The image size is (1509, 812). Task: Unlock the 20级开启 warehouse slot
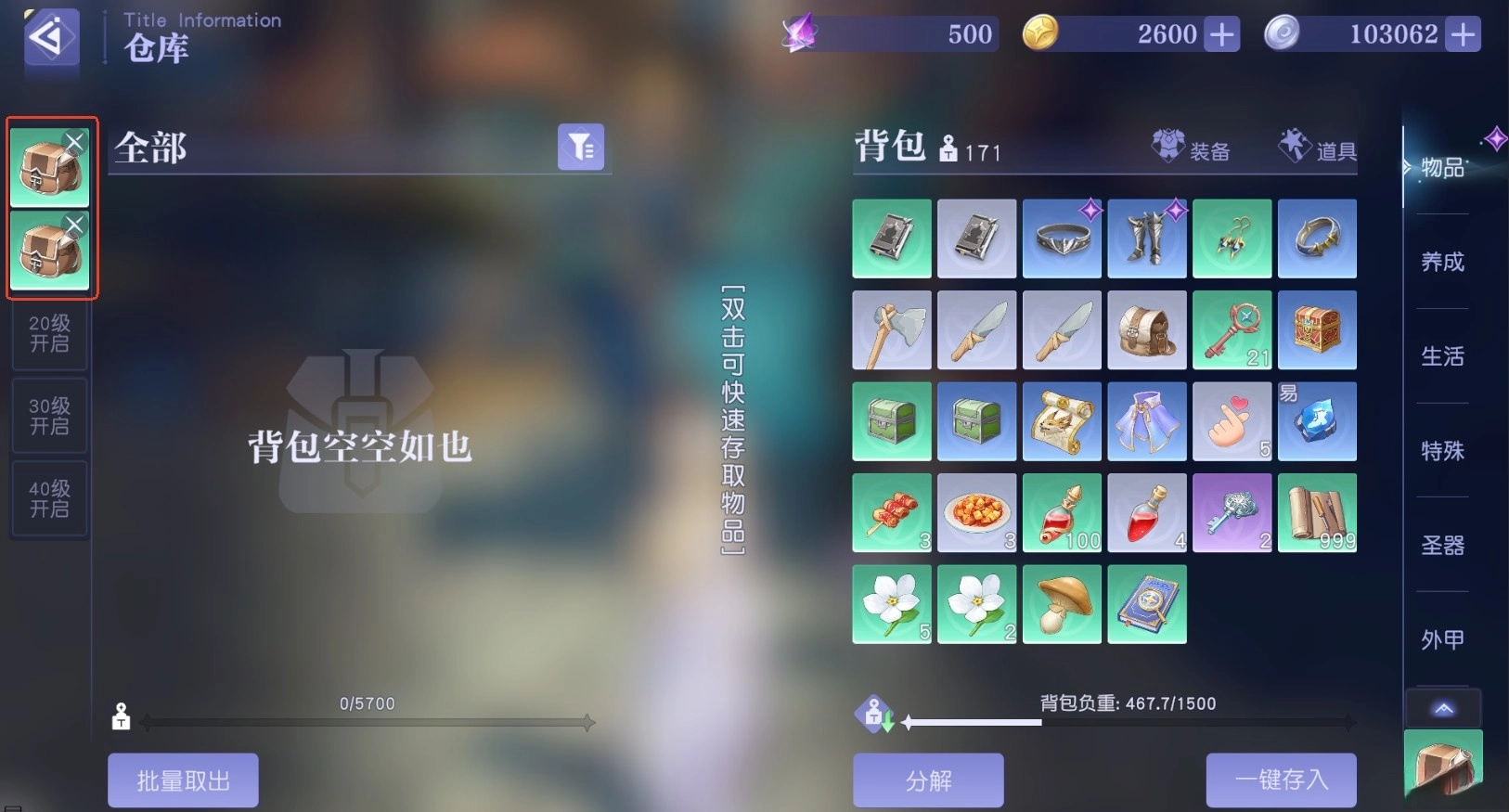tap(49, 336)
